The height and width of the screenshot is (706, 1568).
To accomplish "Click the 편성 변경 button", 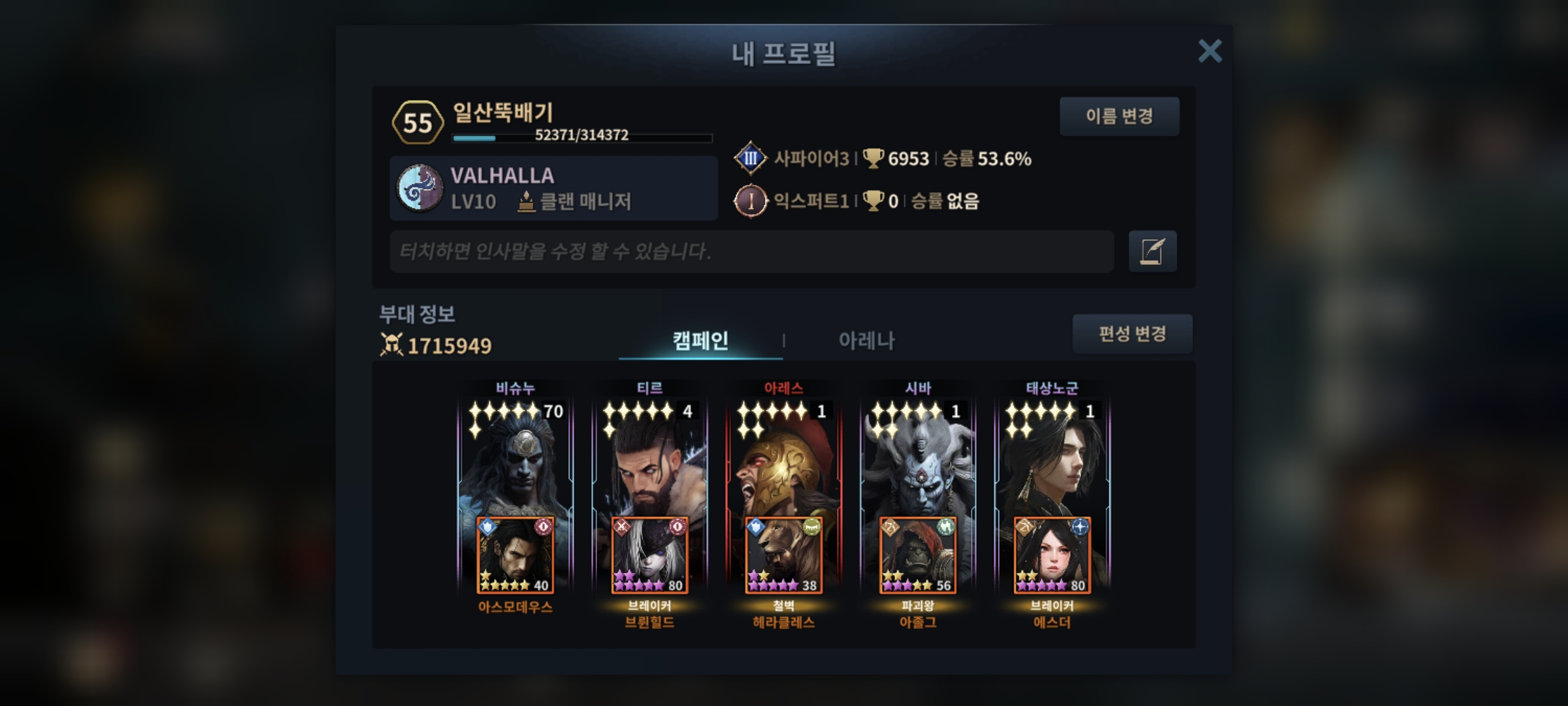I will pos(1132,334).
